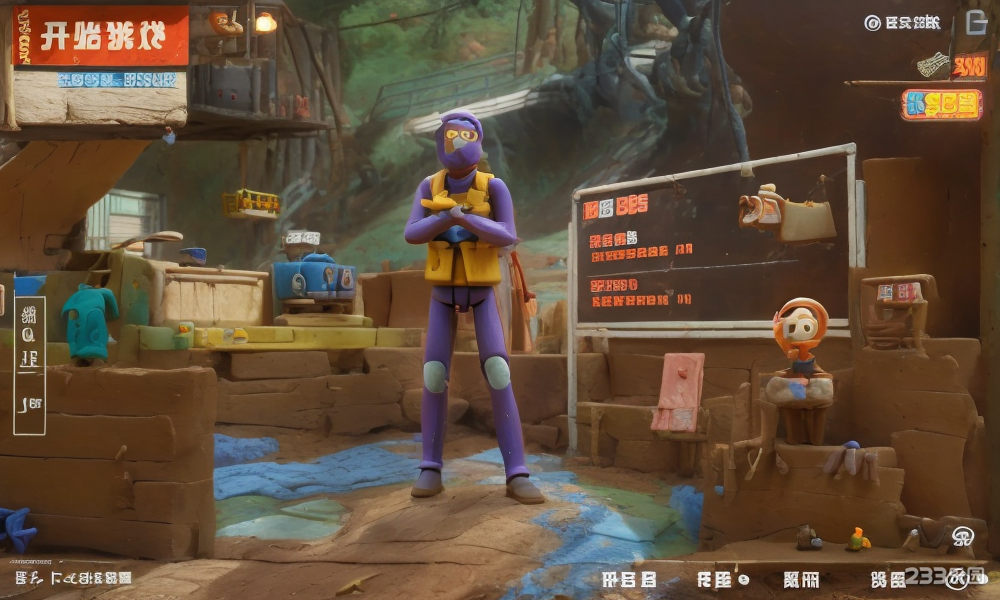Click the red banner button with white characters
Image resolution: width=1000 pixels, height=600 pixels.
(101, 36)
